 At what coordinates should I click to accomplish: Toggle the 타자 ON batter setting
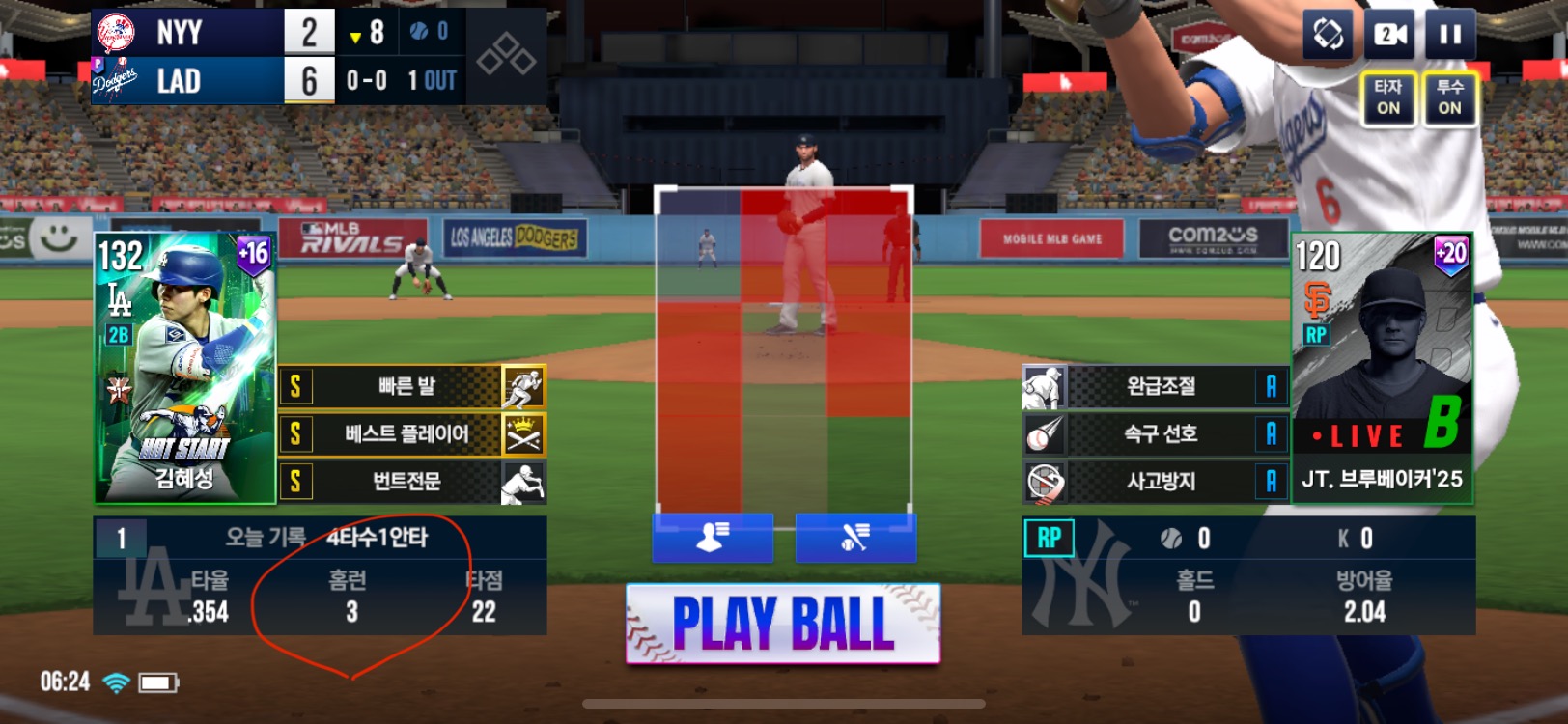click(x=1388, y=97)
